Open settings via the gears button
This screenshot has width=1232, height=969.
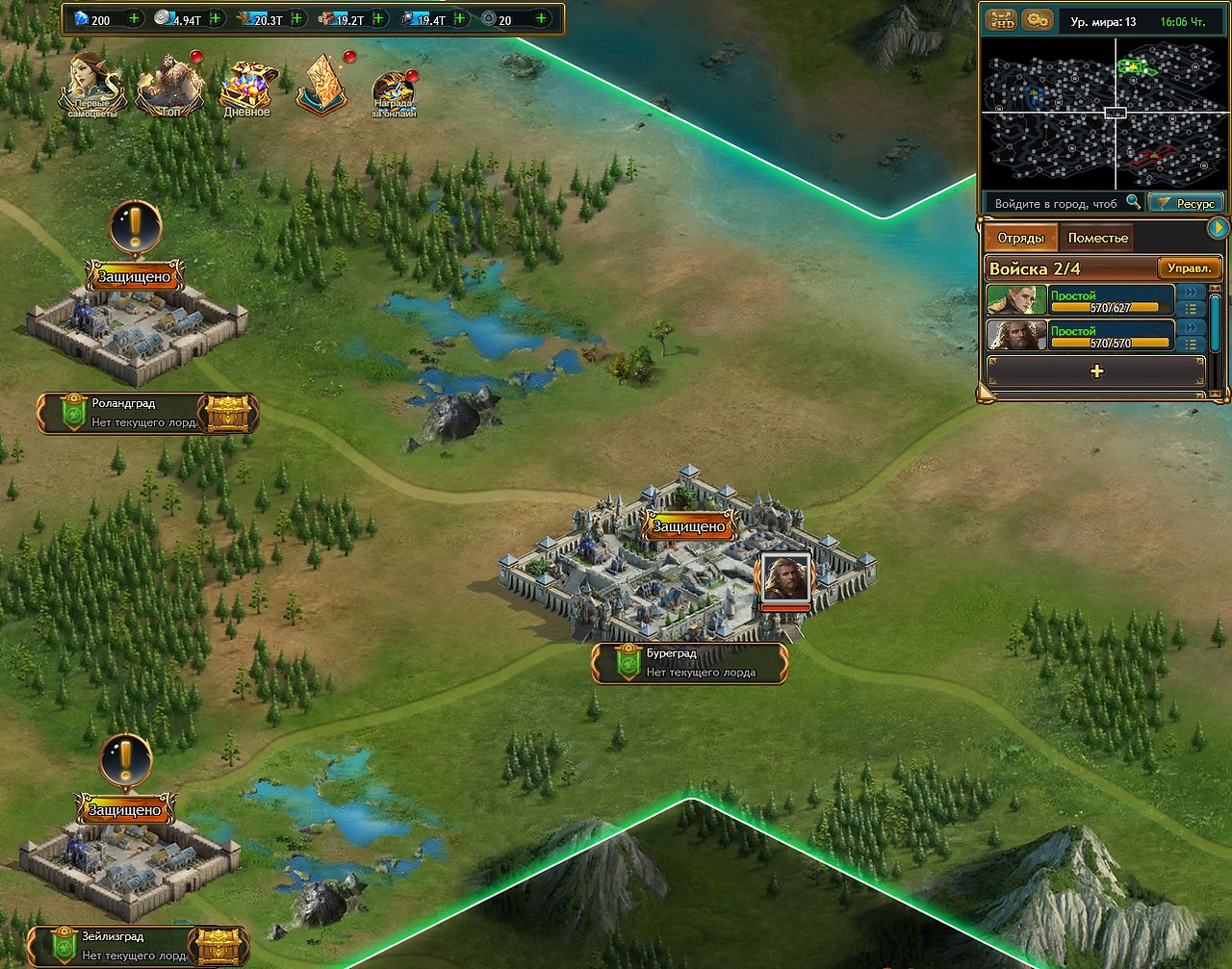(x=1036, y=19)
